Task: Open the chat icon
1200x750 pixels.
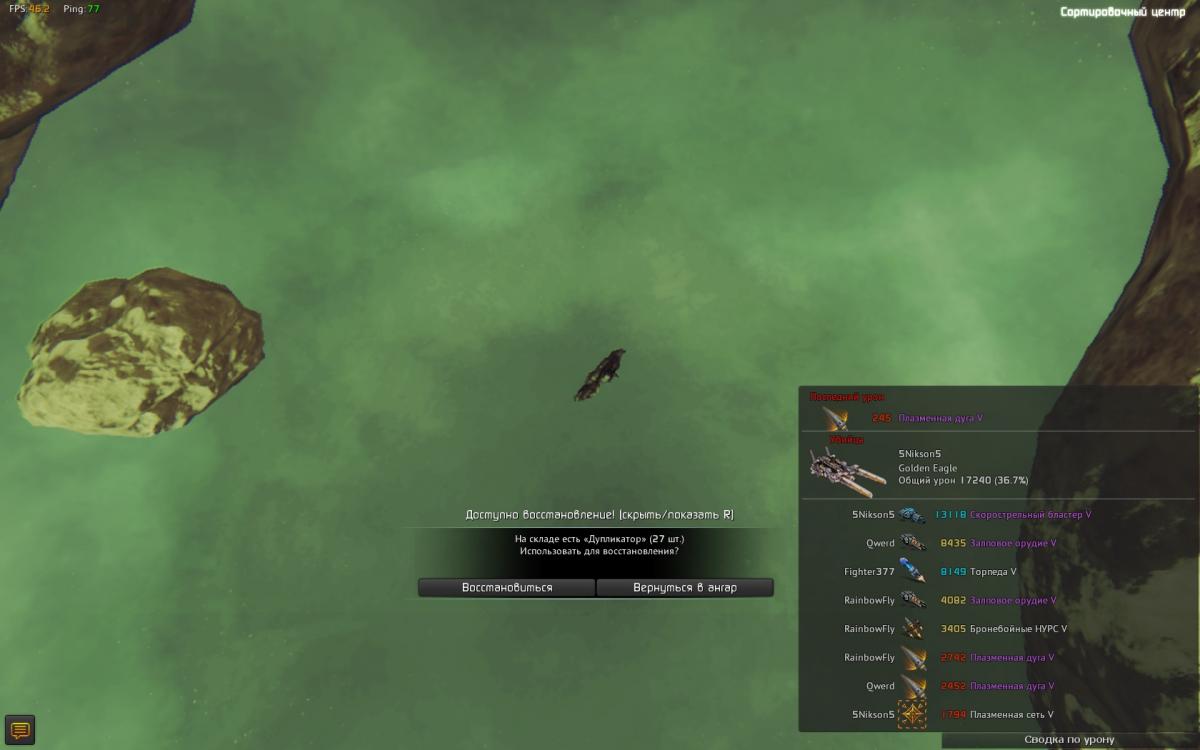Action: pyautogui.click(x=20, y=729)
